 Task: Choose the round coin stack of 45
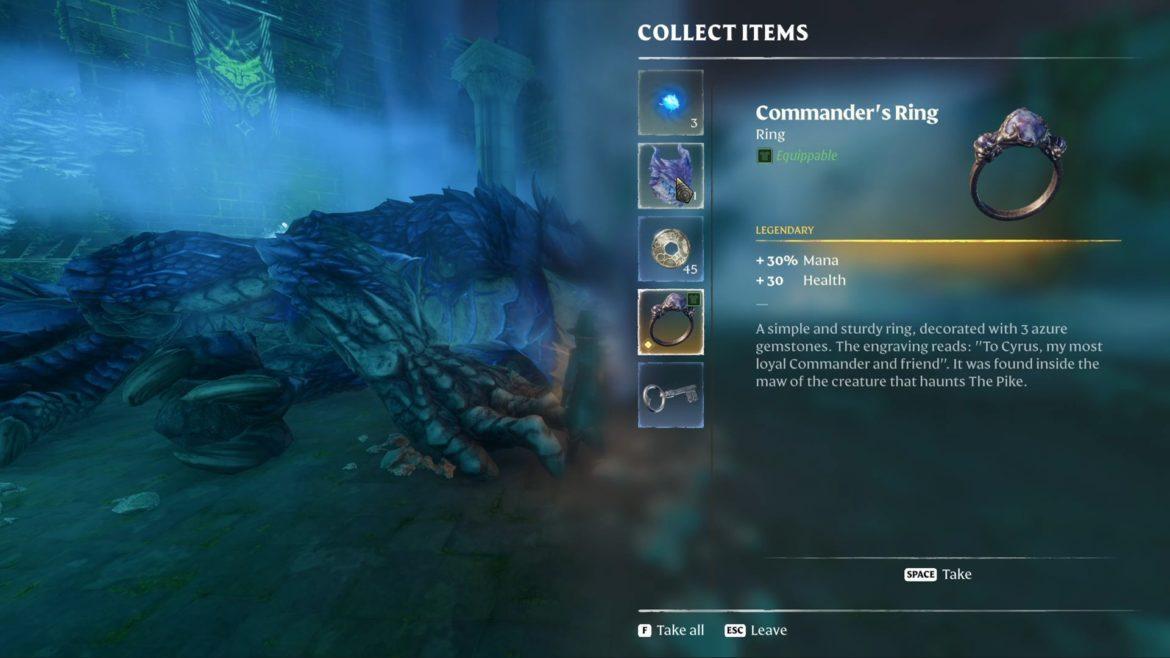point(670,249)
